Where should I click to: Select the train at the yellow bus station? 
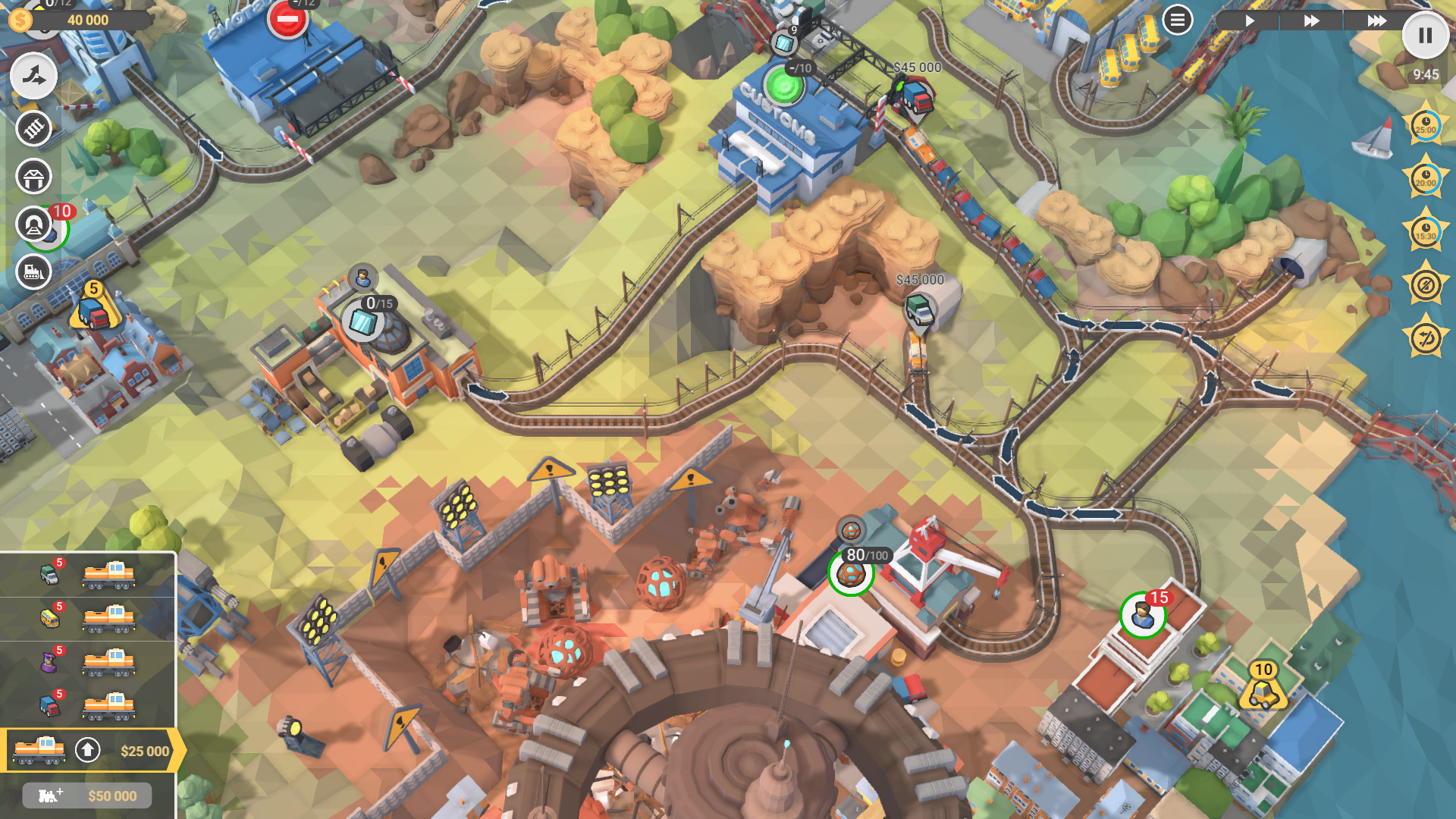(x=109, y=619)
